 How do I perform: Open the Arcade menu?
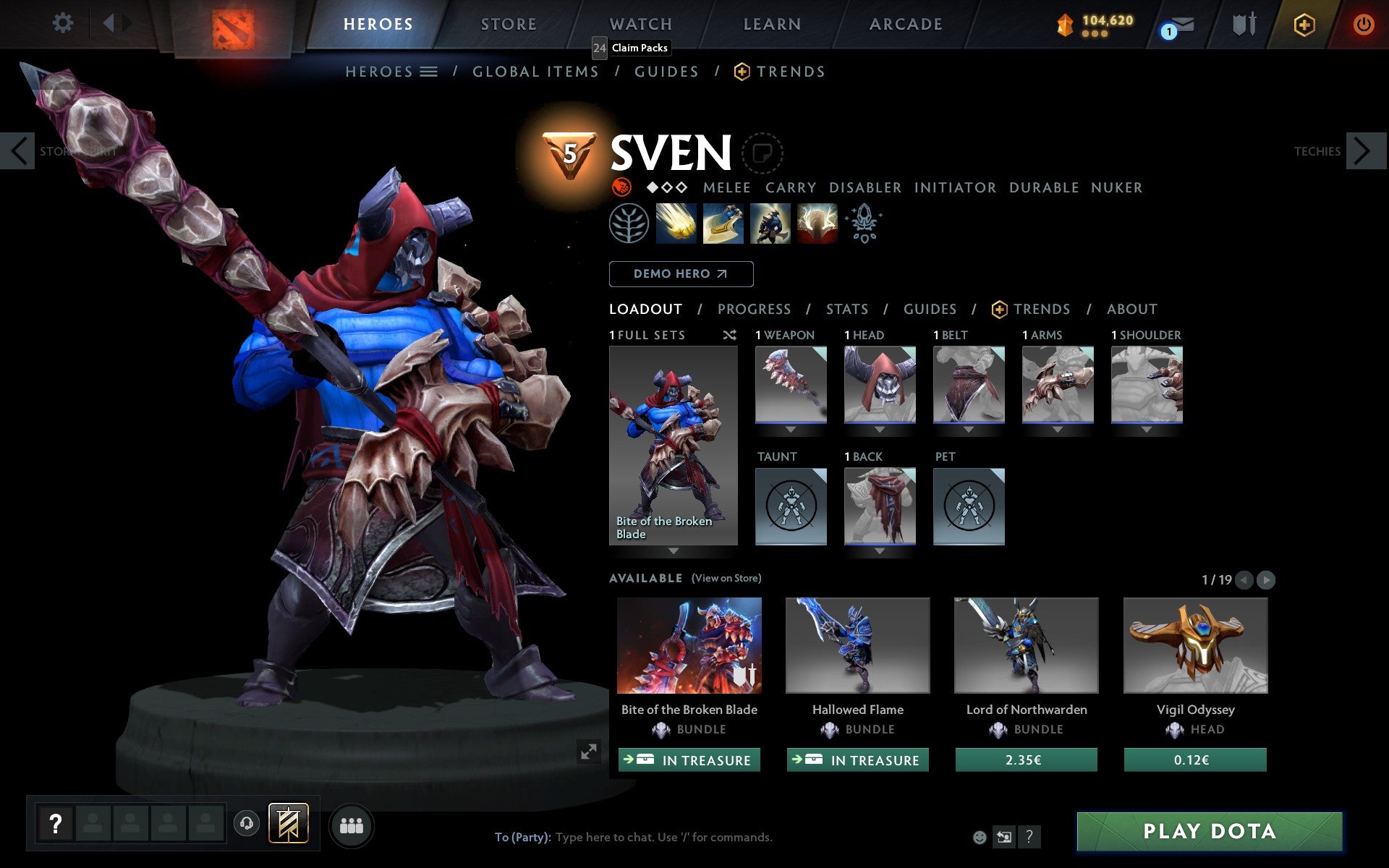(905, 24)
